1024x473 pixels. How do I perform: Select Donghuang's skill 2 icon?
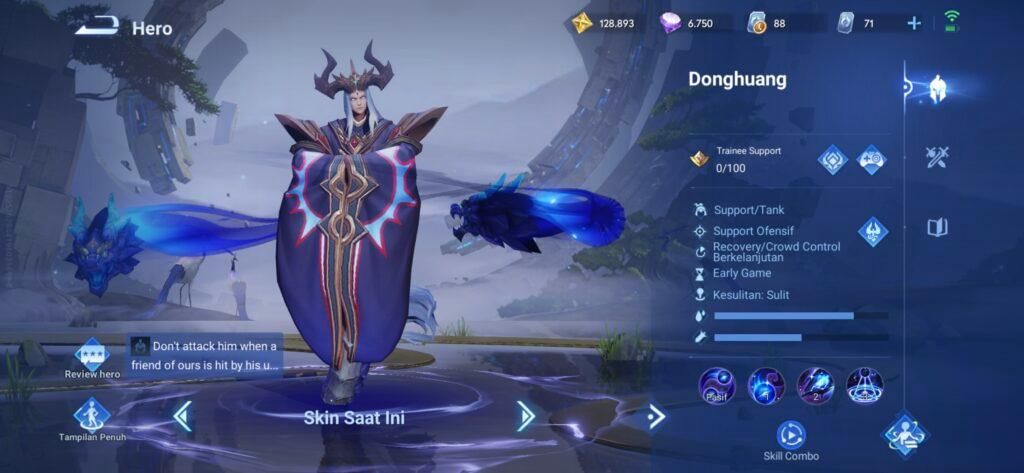pyautogui.click(x=815, y=385)
